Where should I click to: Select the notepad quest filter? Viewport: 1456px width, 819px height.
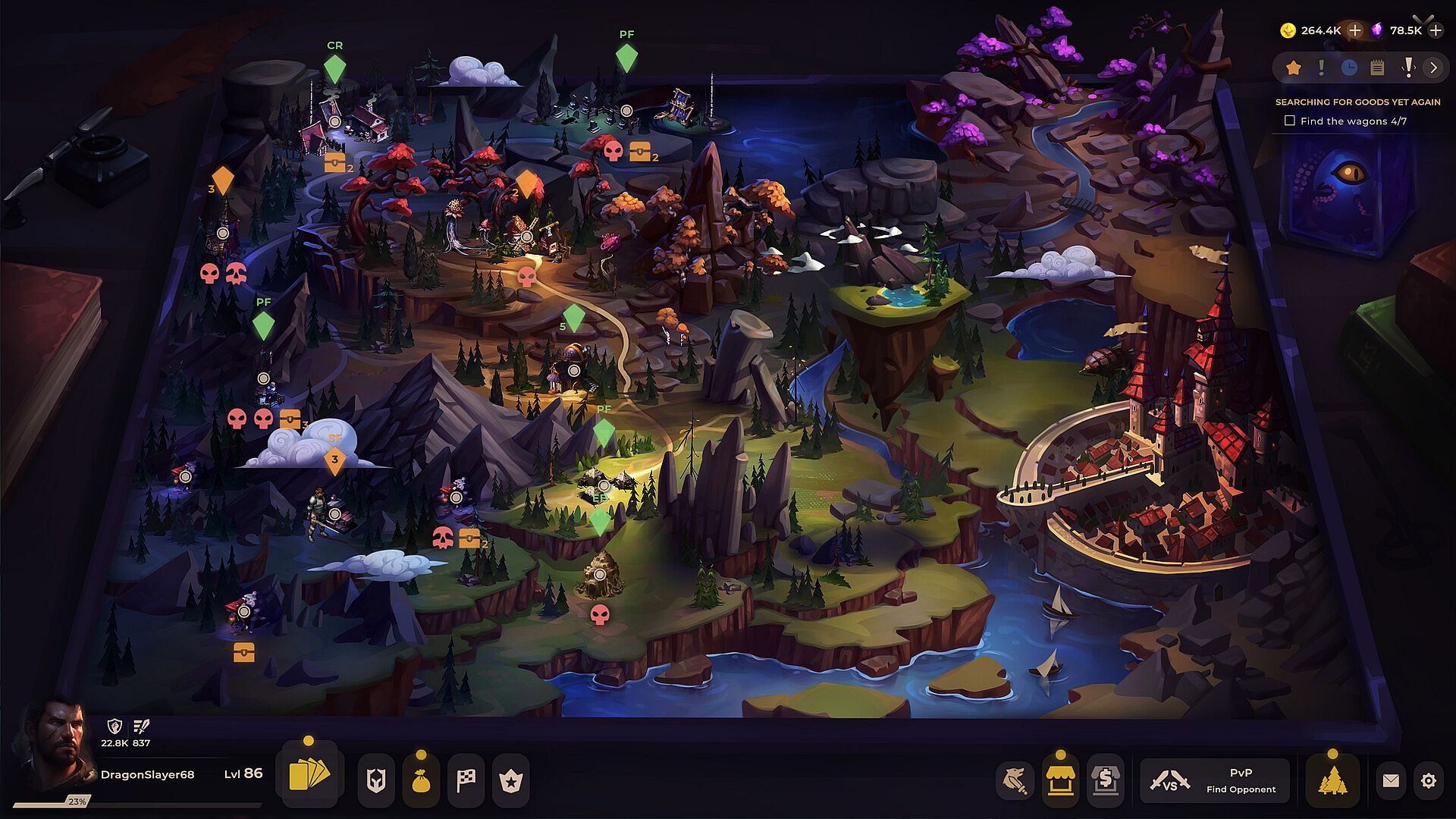coord(1377,68)
